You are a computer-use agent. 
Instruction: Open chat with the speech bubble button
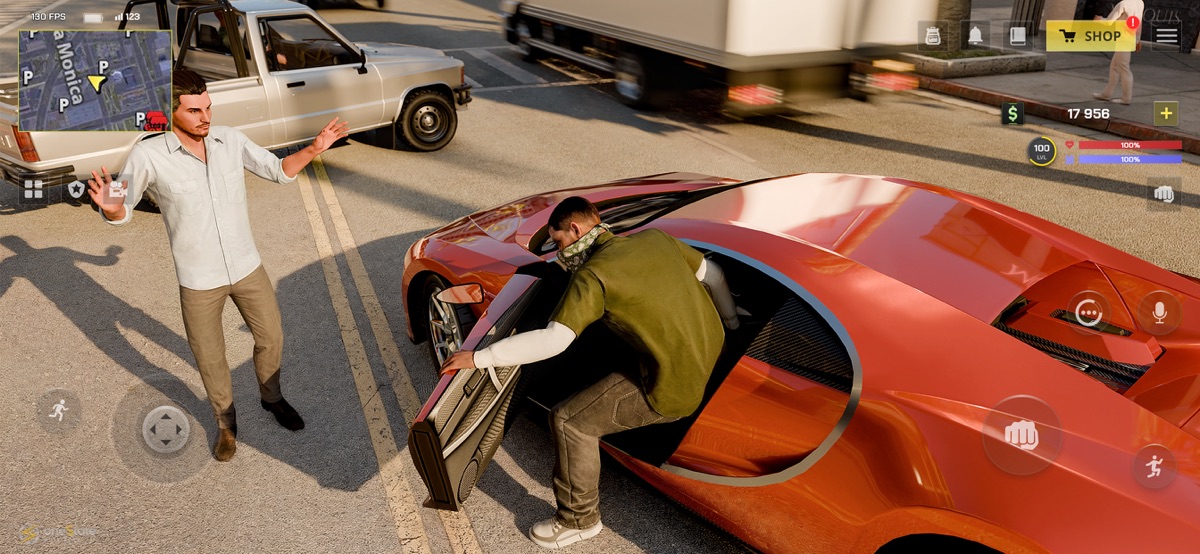pos(1088,313)
